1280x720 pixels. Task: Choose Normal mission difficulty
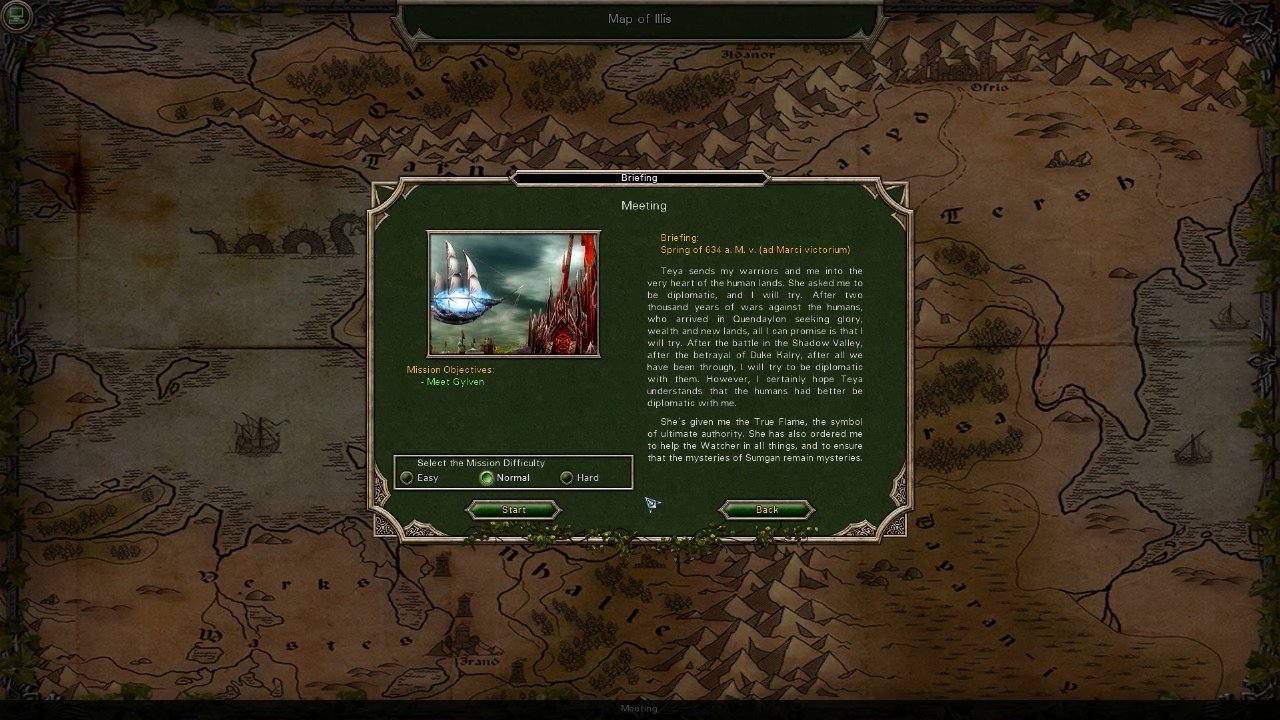(x=487, y=478)
